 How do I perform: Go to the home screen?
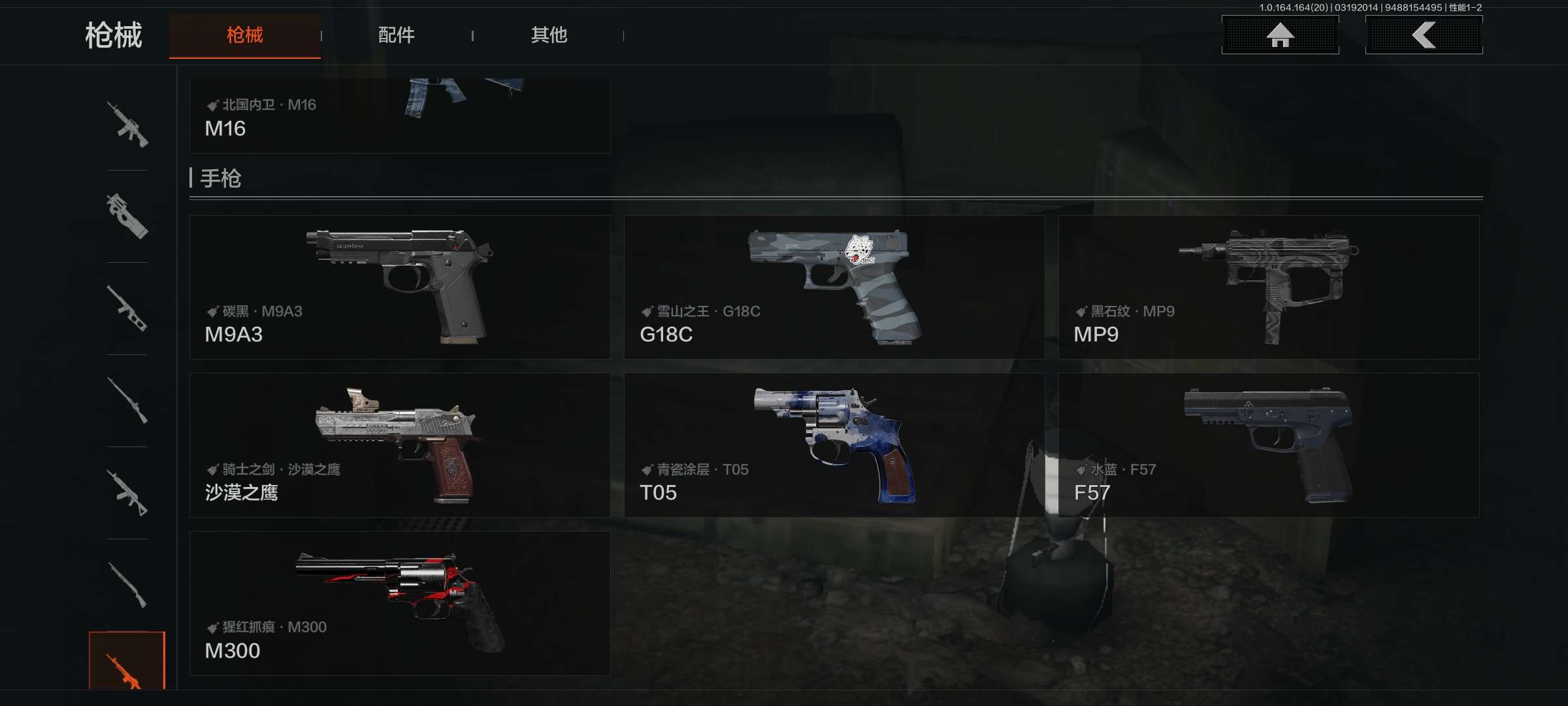[x=1280, y=35]
